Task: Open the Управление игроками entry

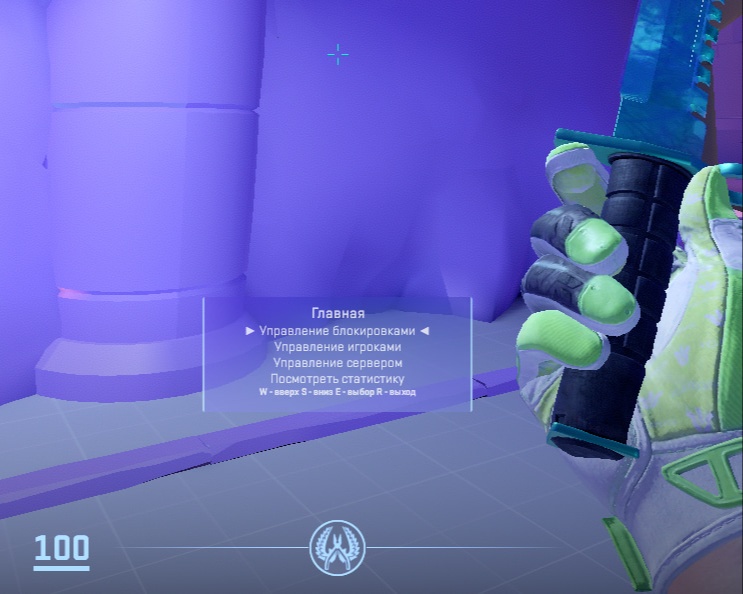Action: click(x=337, y=346)
